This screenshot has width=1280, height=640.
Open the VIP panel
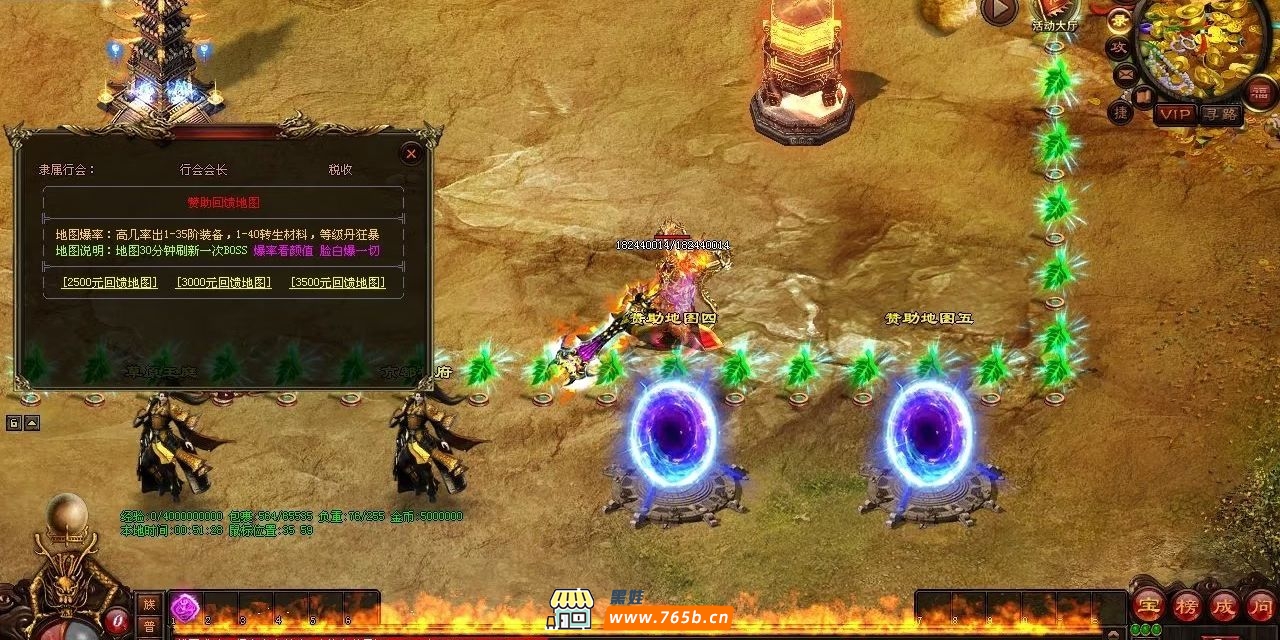click(x=1175, y=114)
